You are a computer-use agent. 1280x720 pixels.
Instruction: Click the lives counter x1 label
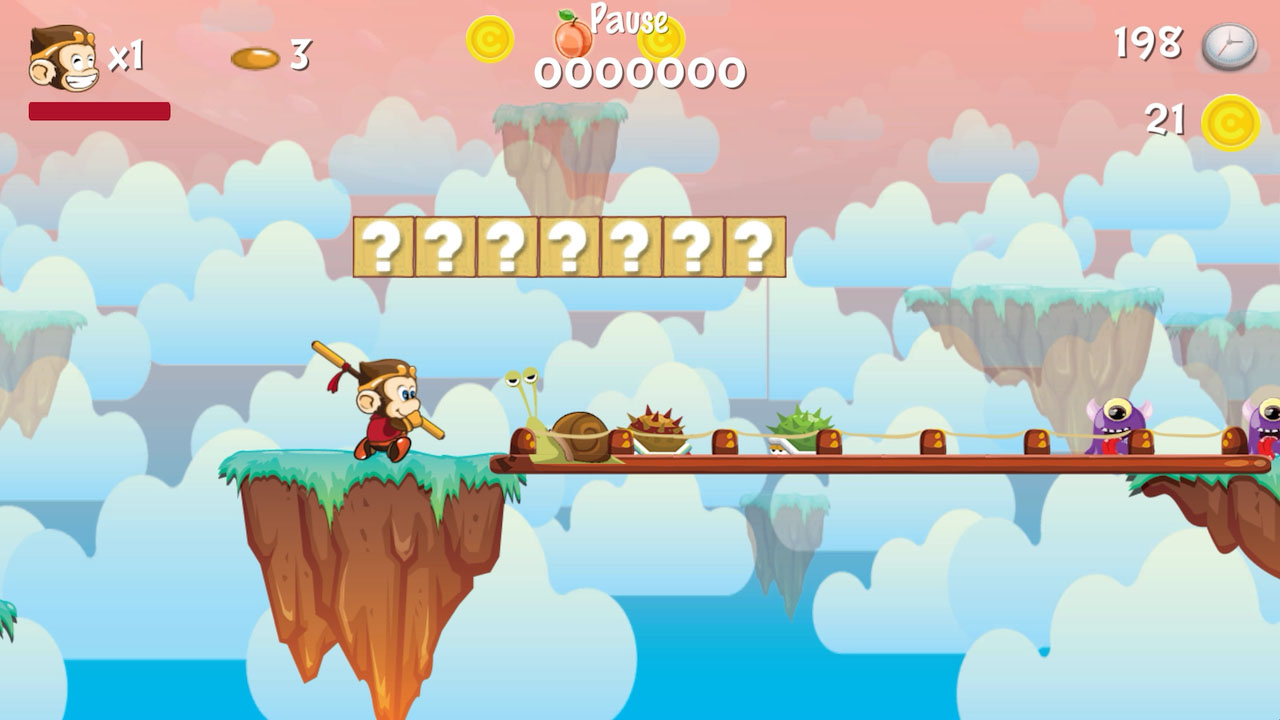128,55
